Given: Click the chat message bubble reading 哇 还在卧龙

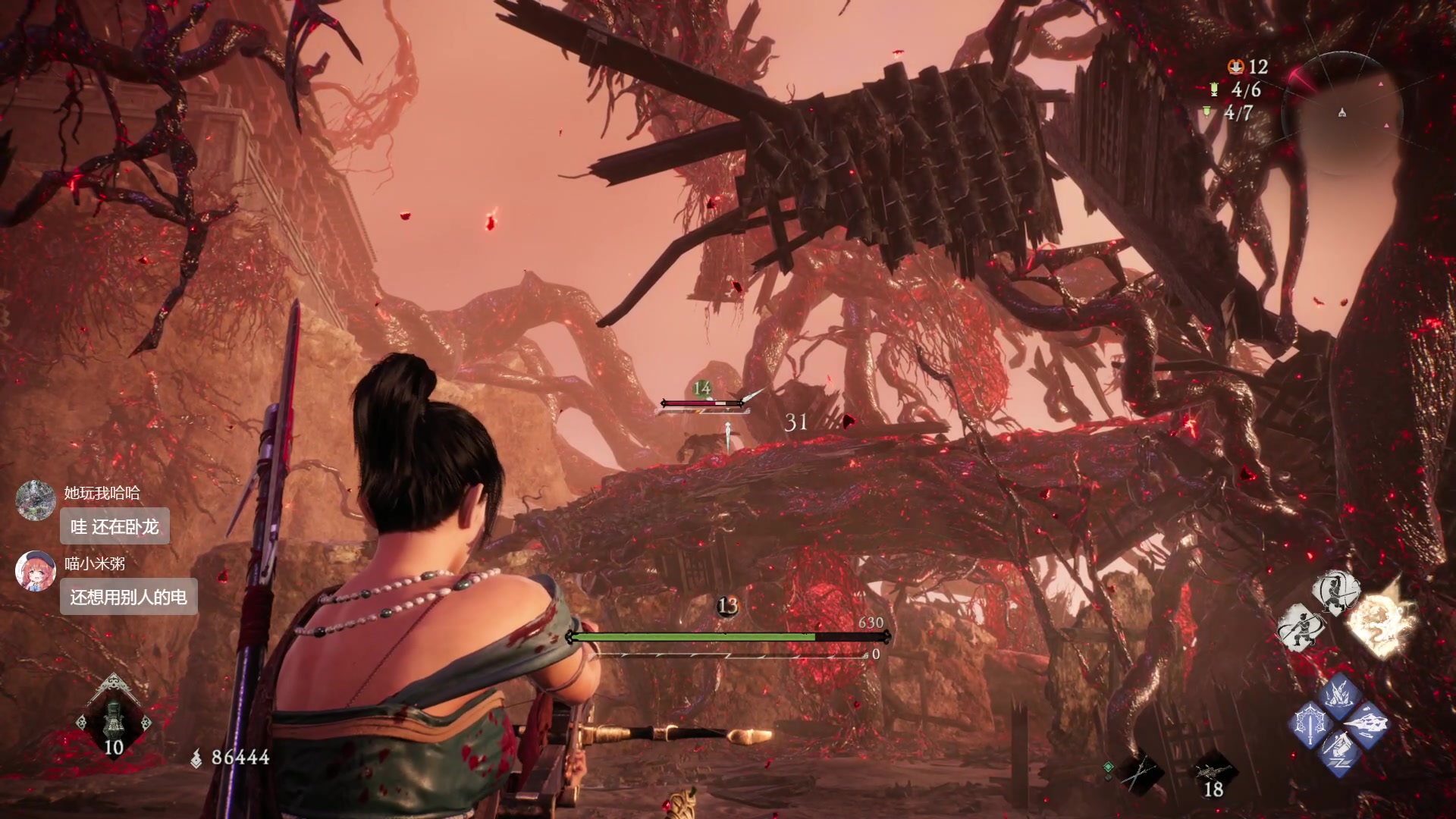Looking at the screenshot, I should click(115, 526).
